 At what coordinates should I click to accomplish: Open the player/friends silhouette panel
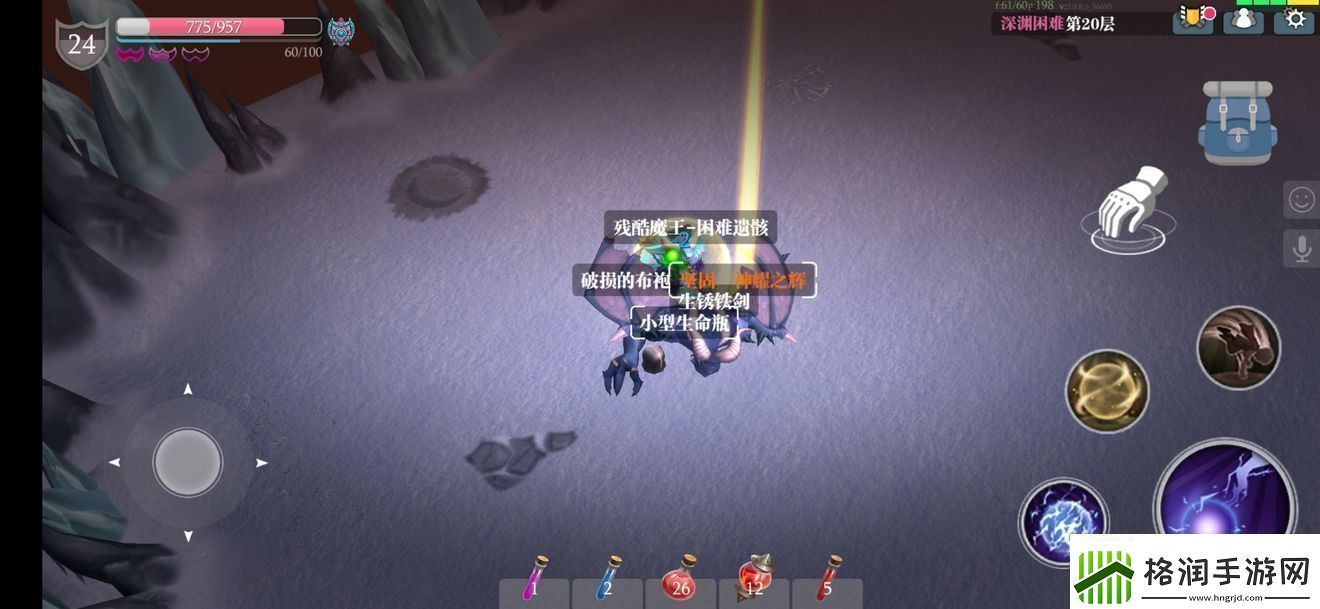click(x=1243, y=19)
